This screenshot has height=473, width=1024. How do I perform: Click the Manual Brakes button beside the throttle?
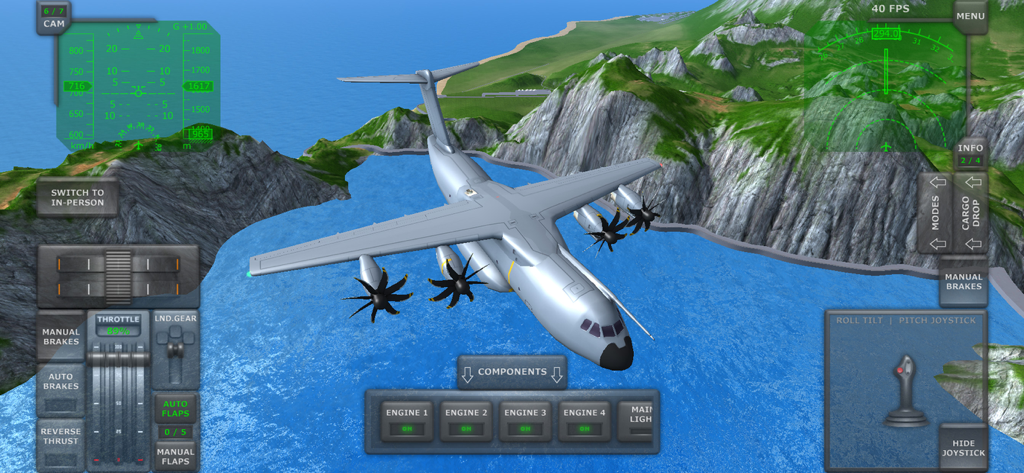click(x=61, y=337)
